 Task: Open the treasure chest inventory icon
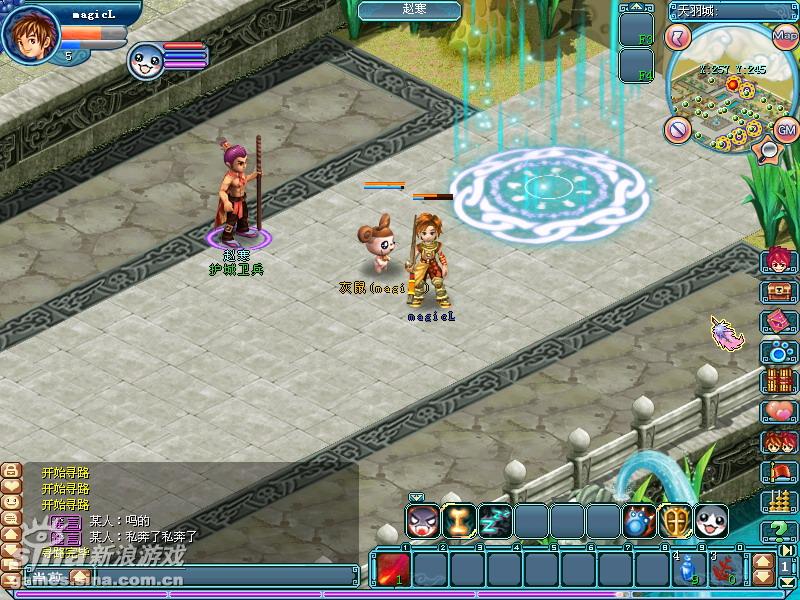click(777, 291)
